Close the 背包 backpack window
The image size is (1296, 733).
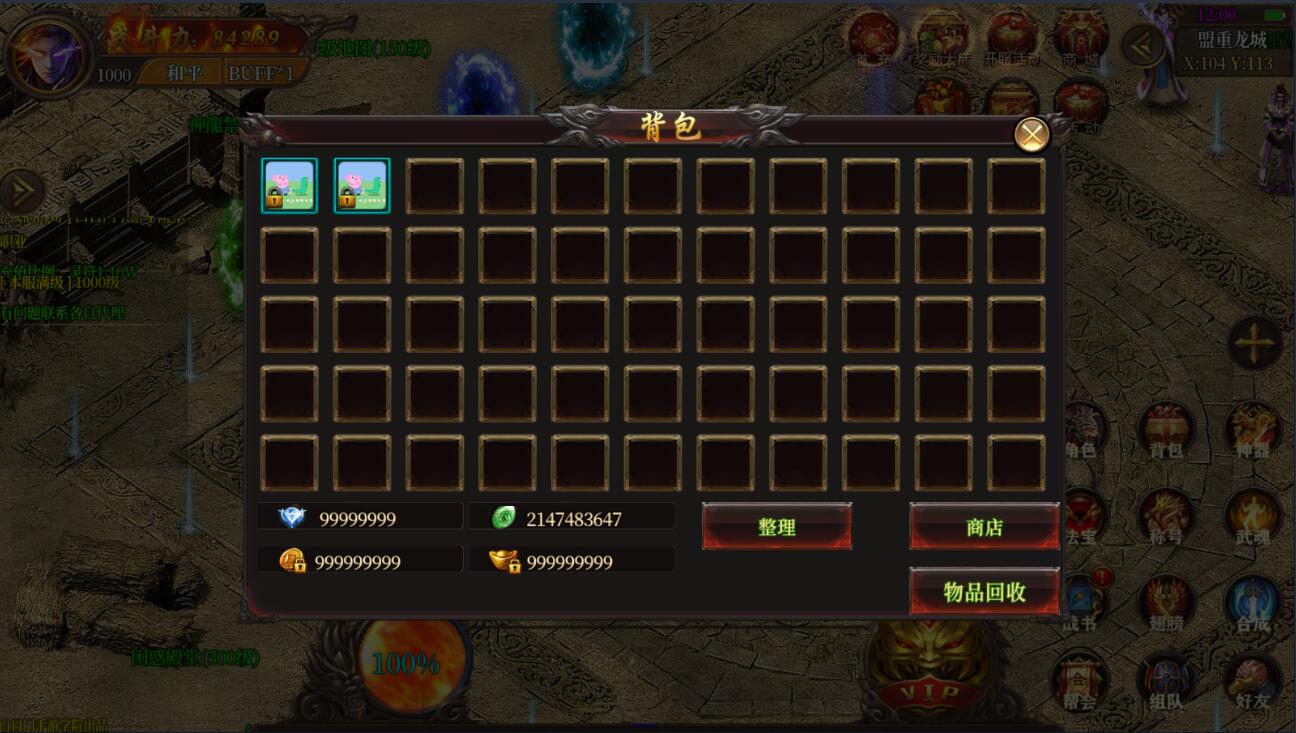[x=1031, y=134]
